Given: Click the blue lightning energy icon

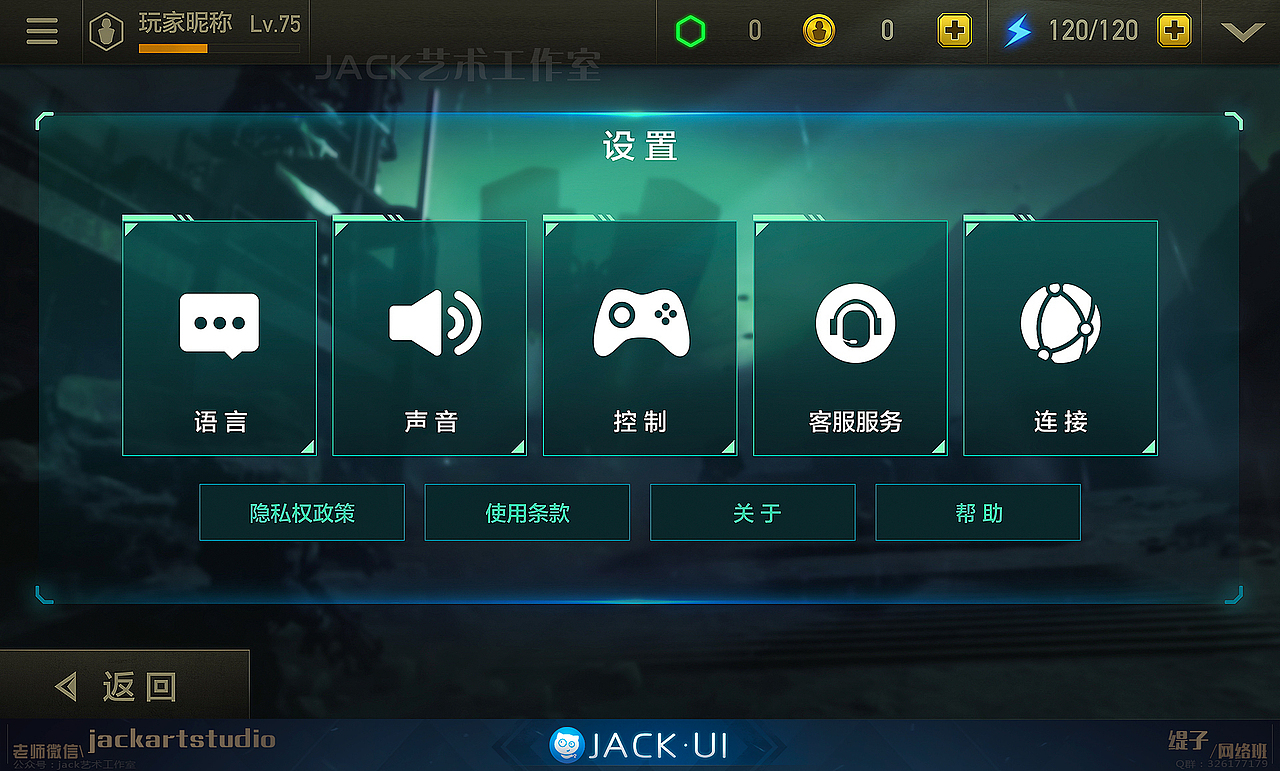Looking at the screenshot, I should pyautogui.click(x=1018, y=30).
